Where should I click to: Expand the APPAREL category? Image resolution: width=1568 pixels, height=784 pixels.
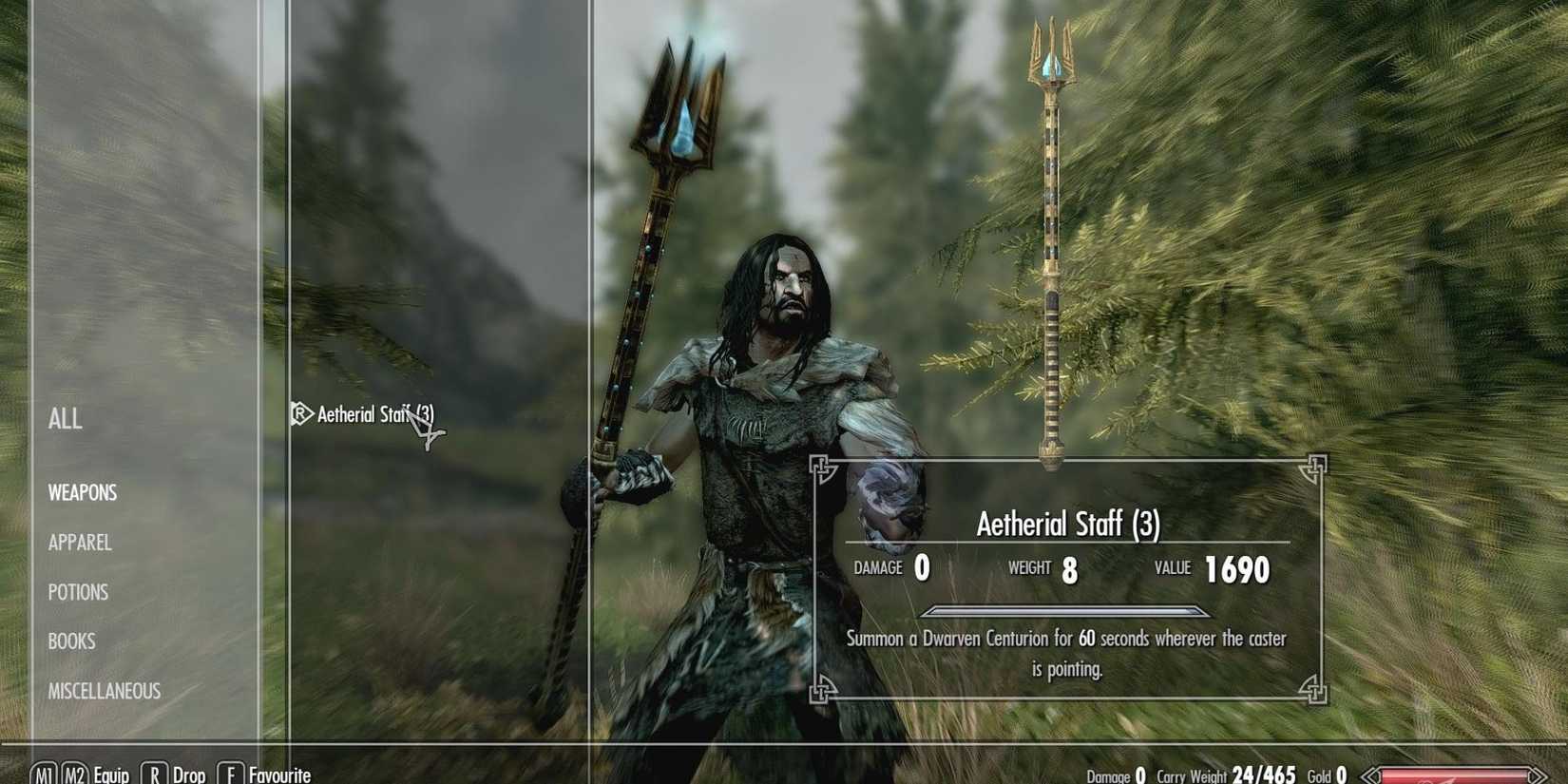80,543
